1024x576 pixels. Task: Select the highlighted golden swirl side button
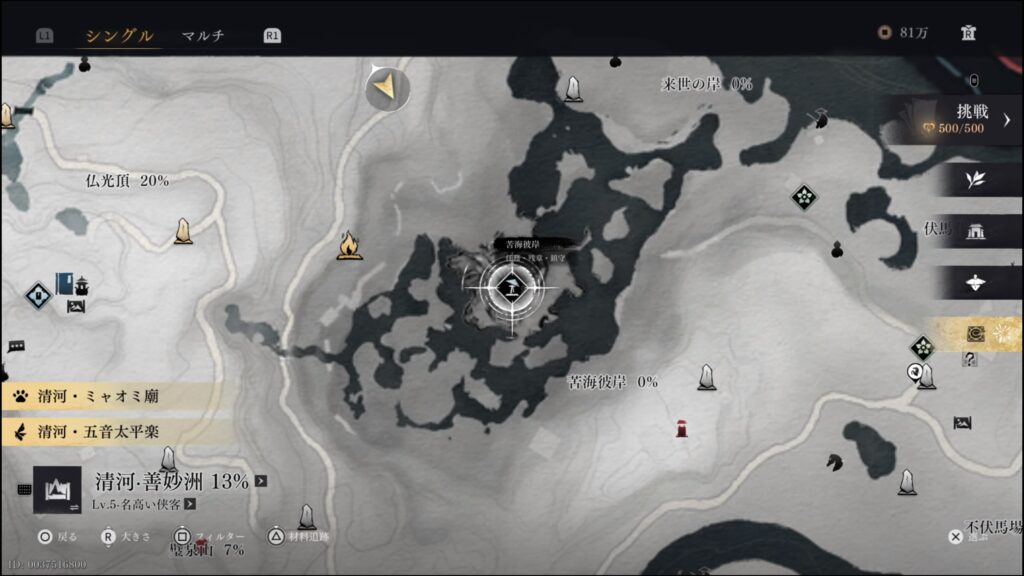[x=975, y=335]
